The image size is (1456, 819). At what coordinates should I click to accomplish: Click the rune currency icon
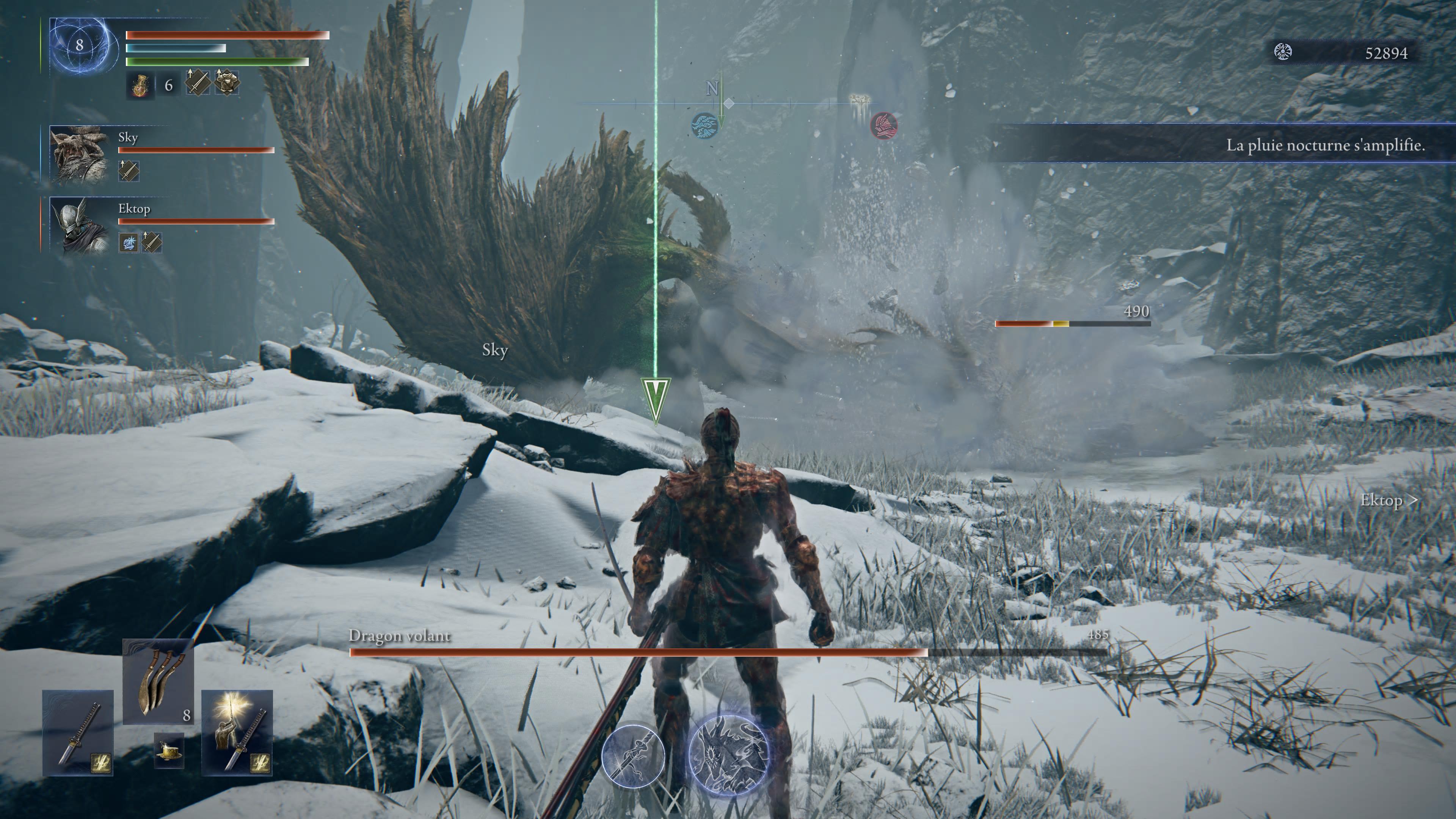[1283, 53]
